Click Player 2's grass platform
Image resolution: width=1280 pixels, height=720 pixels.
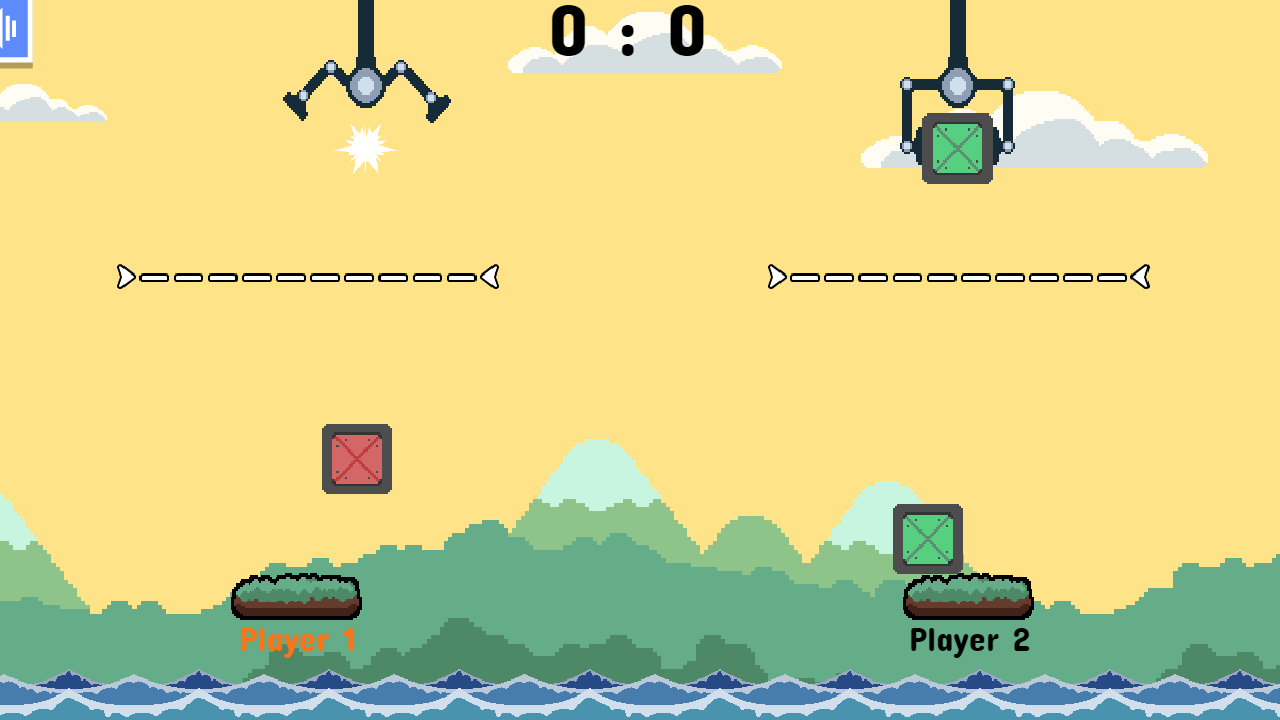(x=968, y=597)
